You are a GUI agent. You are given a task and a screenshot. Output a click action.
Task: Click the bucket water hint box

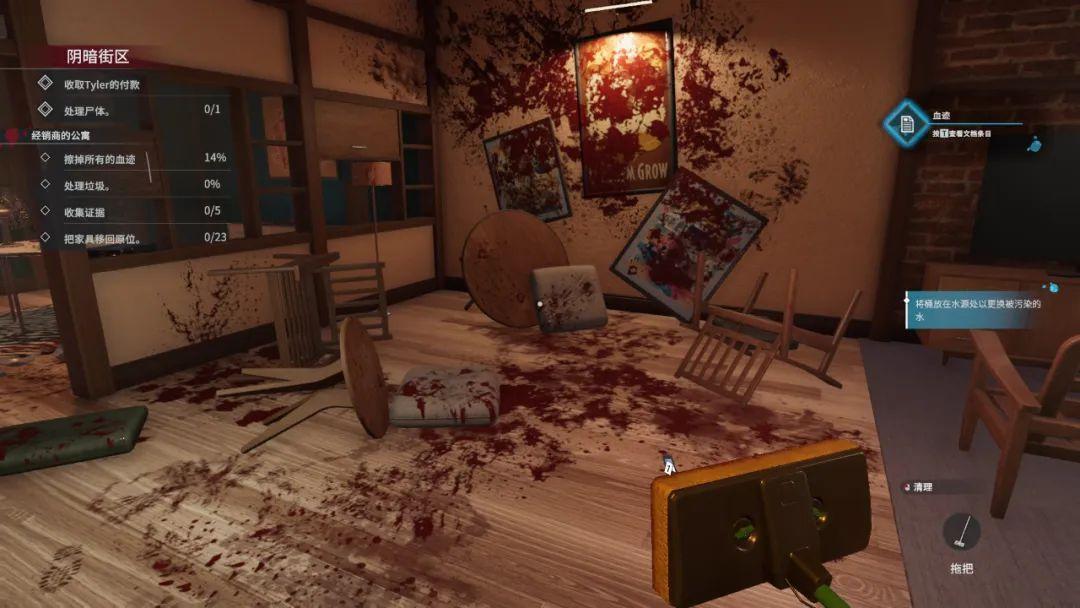[x=975, y=309]
